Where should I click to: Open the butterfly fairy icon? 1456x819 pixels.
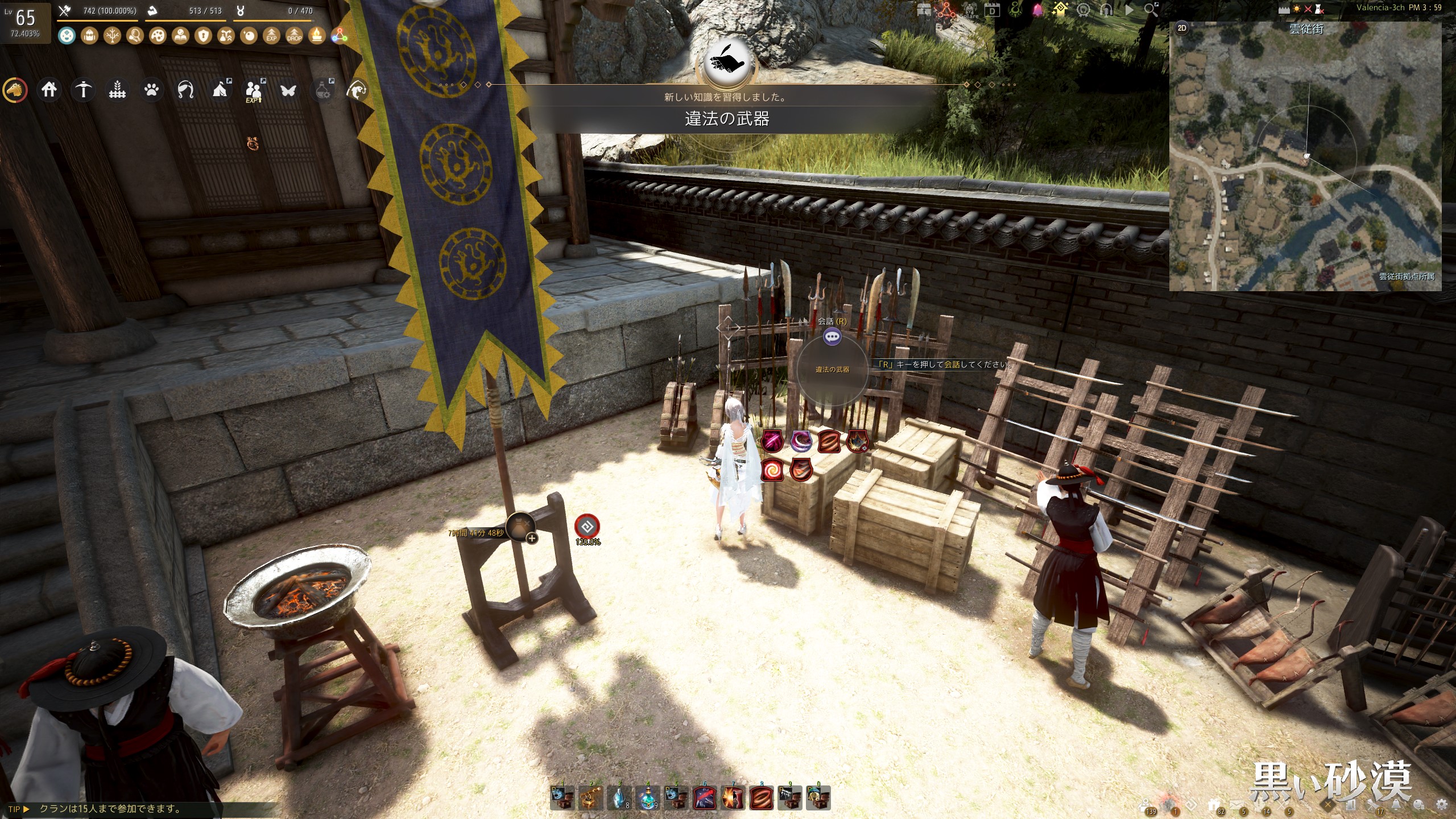point(288,90)
